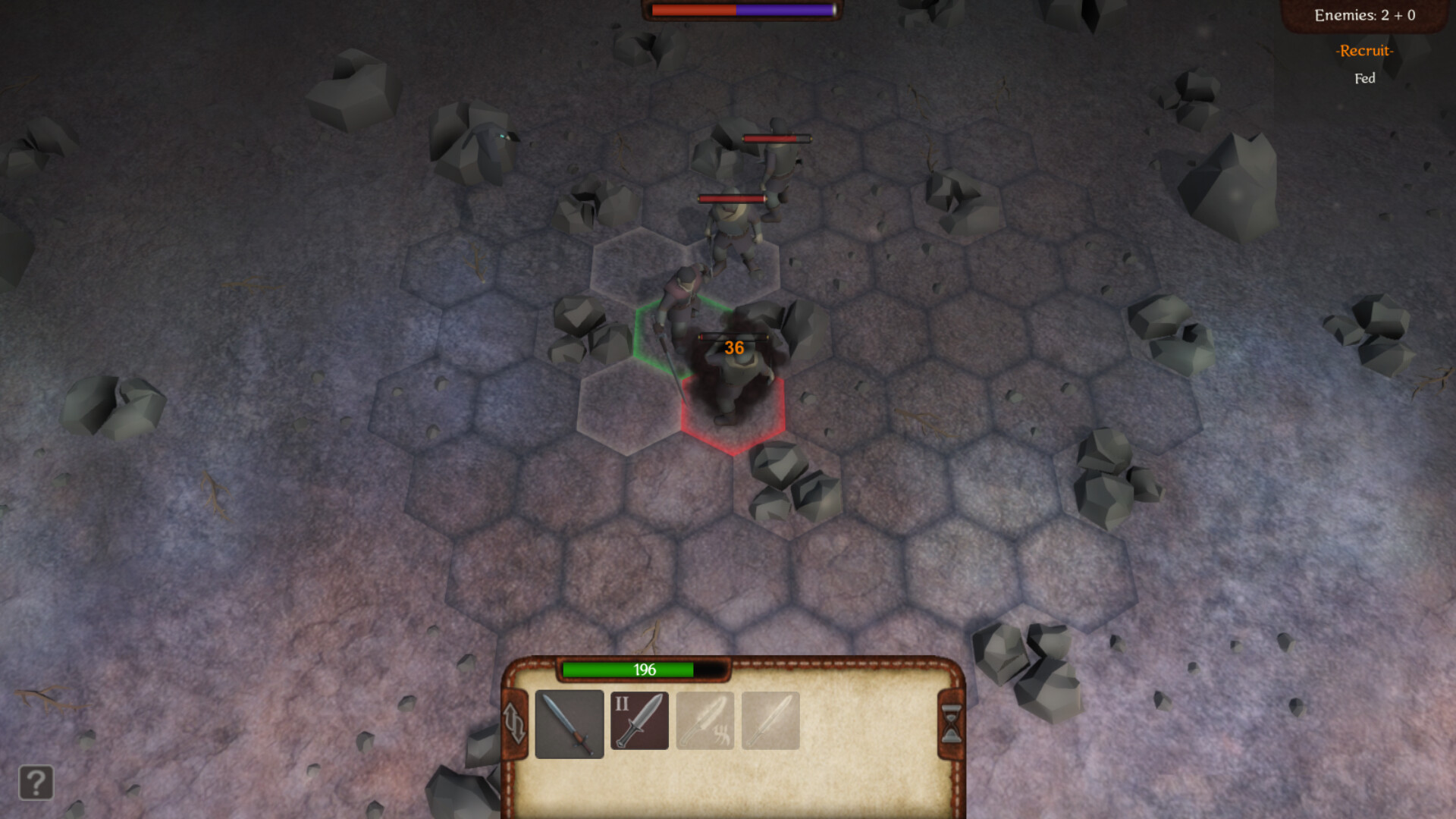
Task: Click the Enemies: 2 + 0 counter
Action: click(1365, 14)
